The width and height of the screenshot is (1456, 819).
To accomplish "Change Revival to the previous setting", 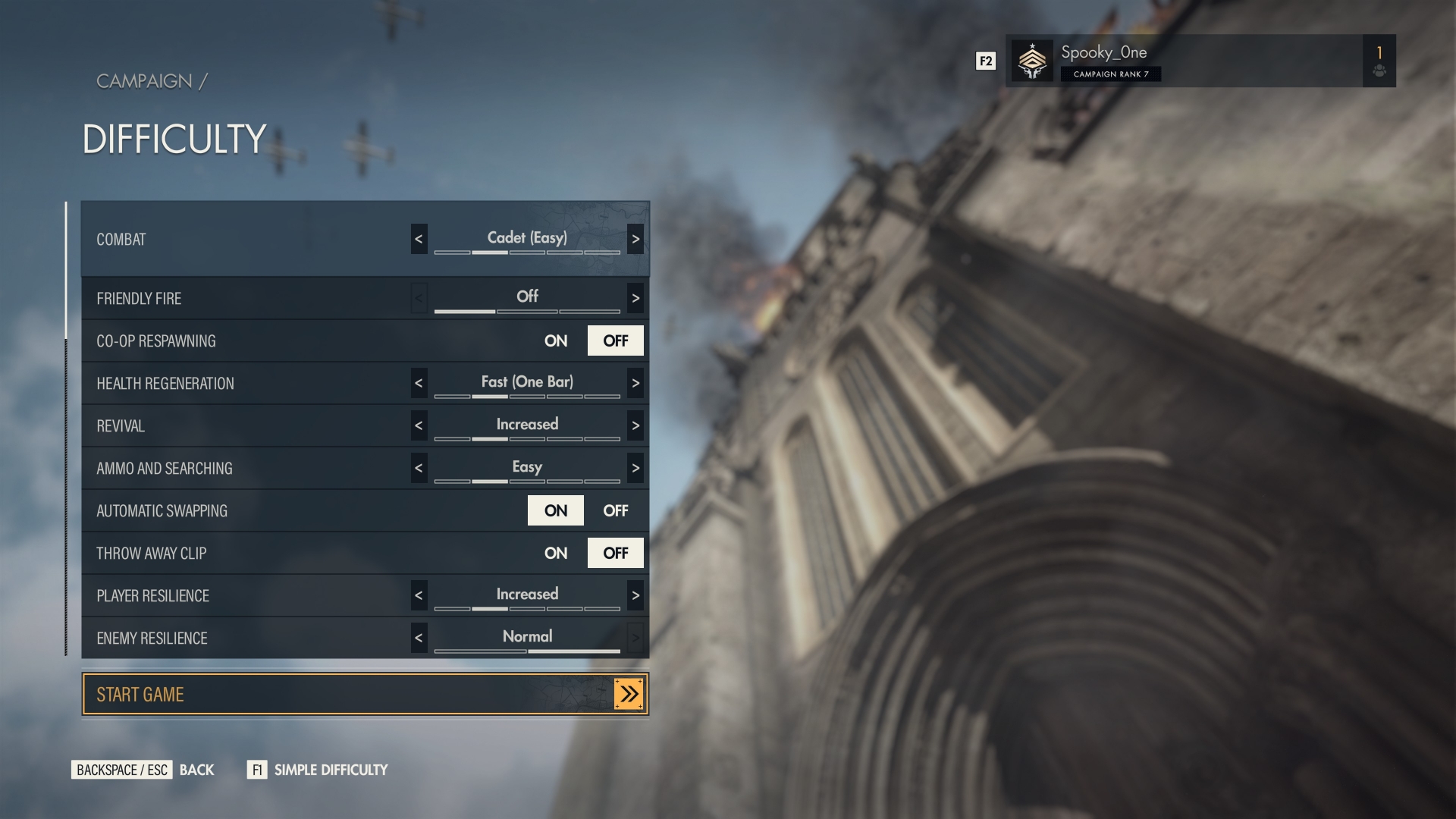I will point(419,426).
